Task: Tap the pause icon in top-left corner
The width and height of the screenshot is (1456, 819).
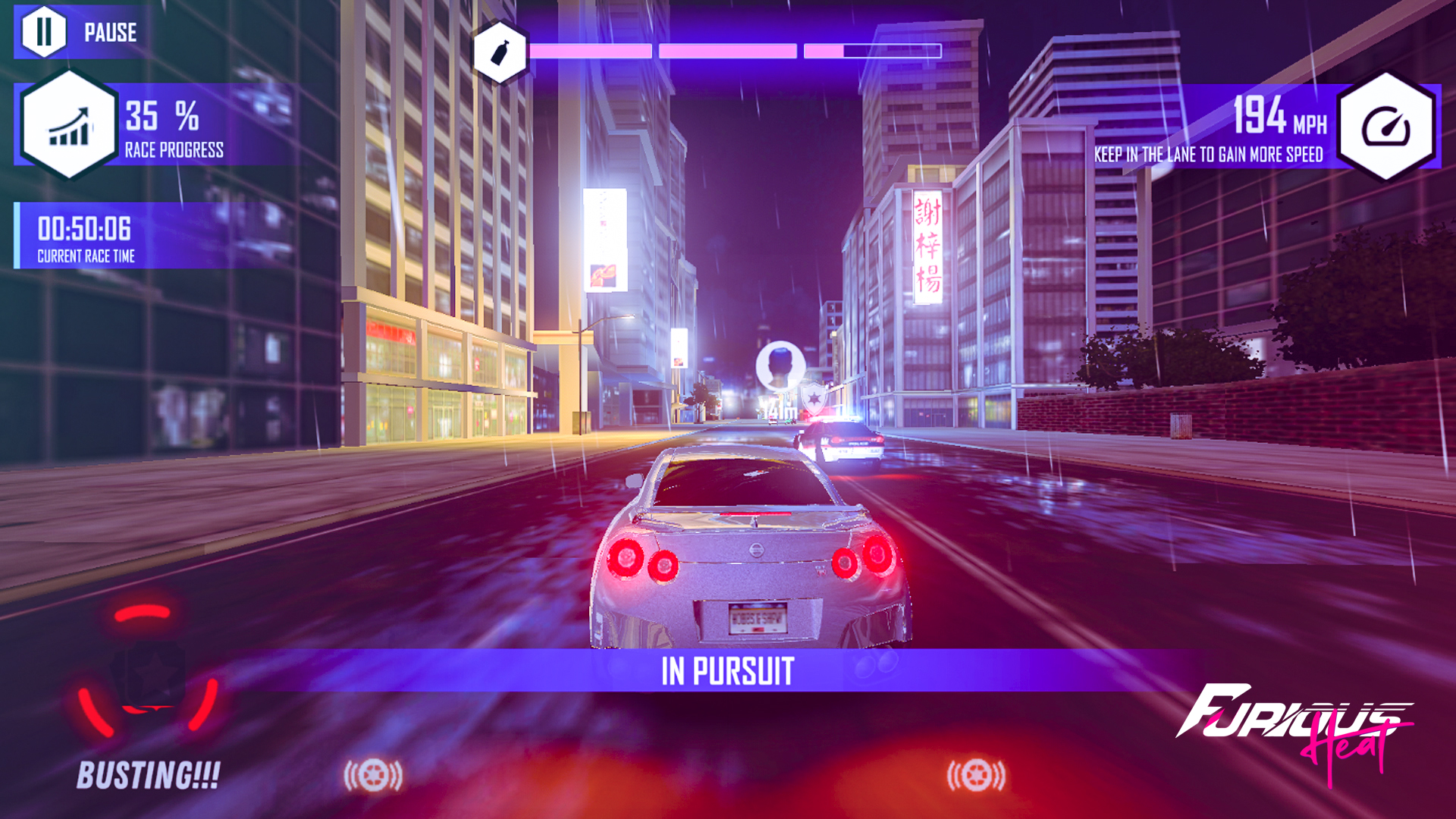Action: pos(45,32)
